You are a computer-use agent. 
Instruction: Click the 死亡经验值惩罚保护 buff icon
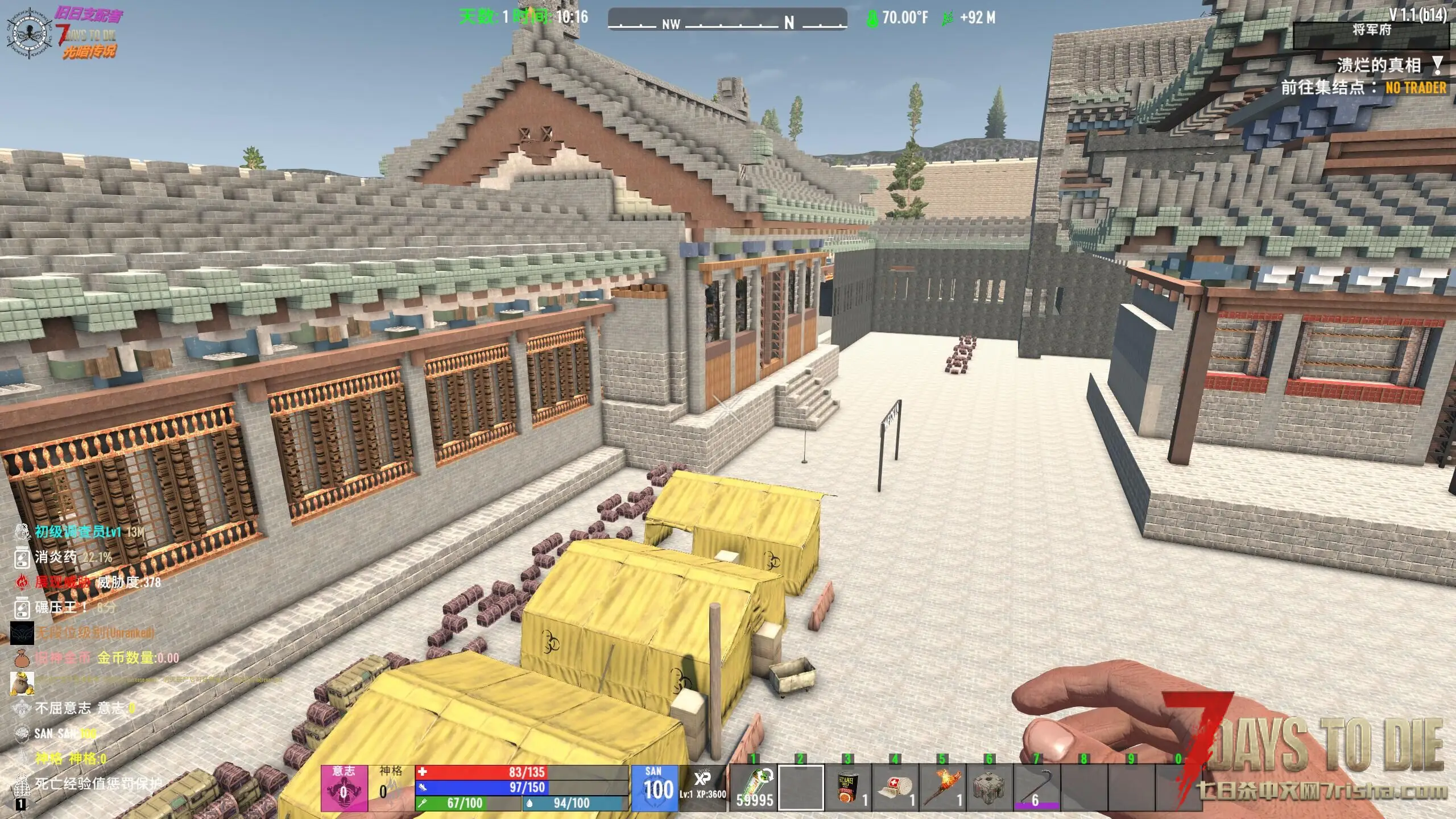click(22, 784)
